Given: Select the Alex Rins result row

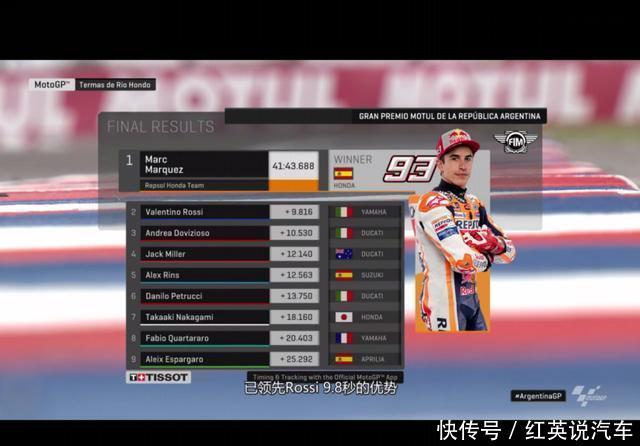Looking at the screenshot, I should point(263,275).
